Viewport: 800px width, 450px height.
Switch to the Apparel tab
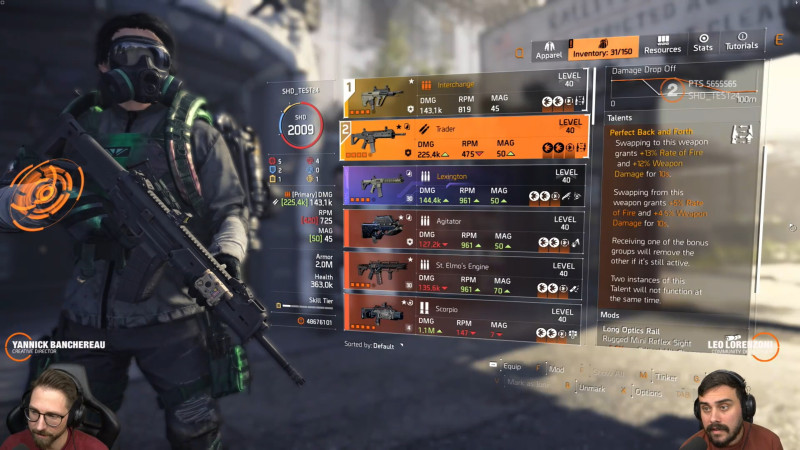pyautogui.click(x=548, y=48)
